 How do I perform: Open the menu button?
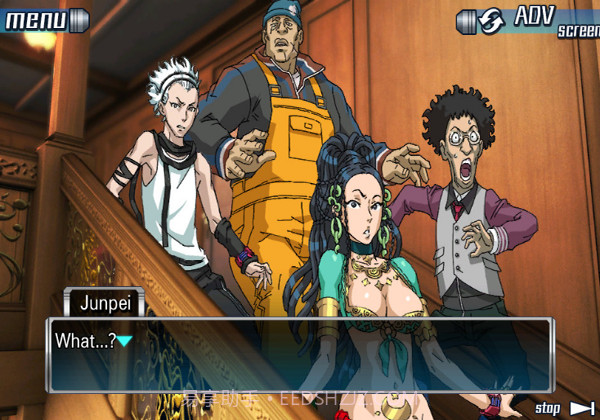tap(38, 17)
